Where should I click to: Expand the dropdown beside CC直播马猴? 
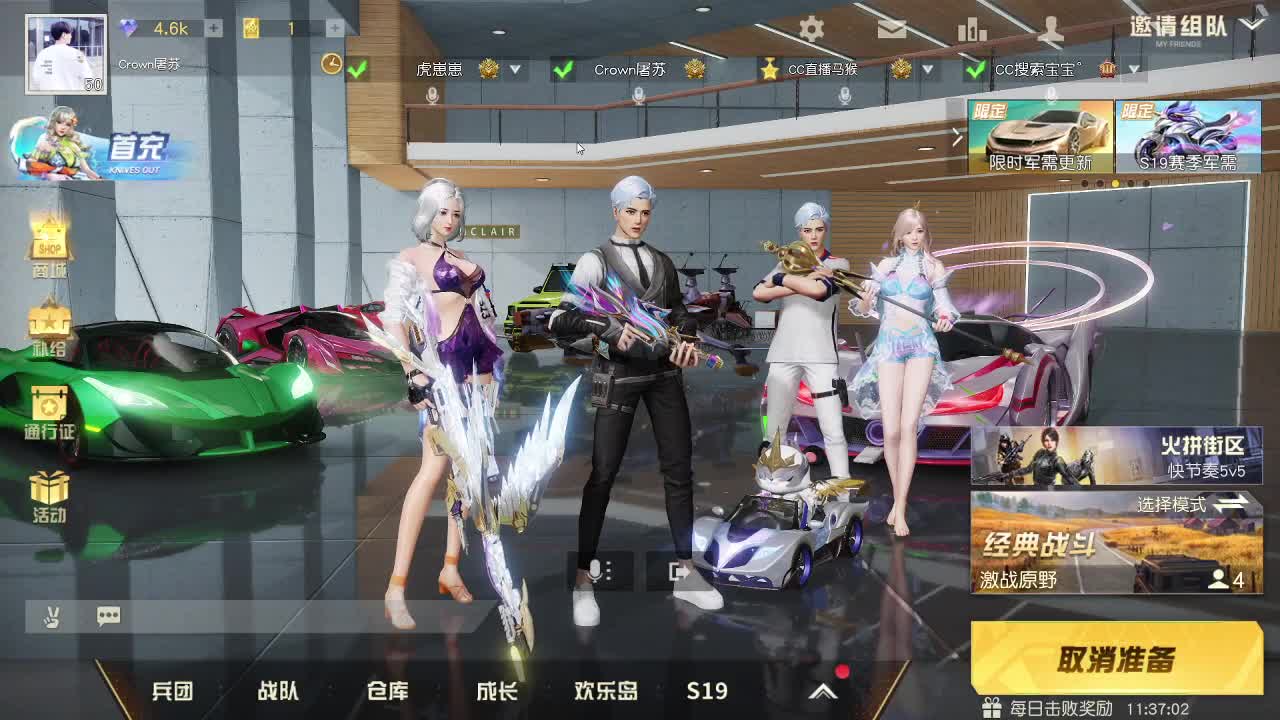click(928, 70)
